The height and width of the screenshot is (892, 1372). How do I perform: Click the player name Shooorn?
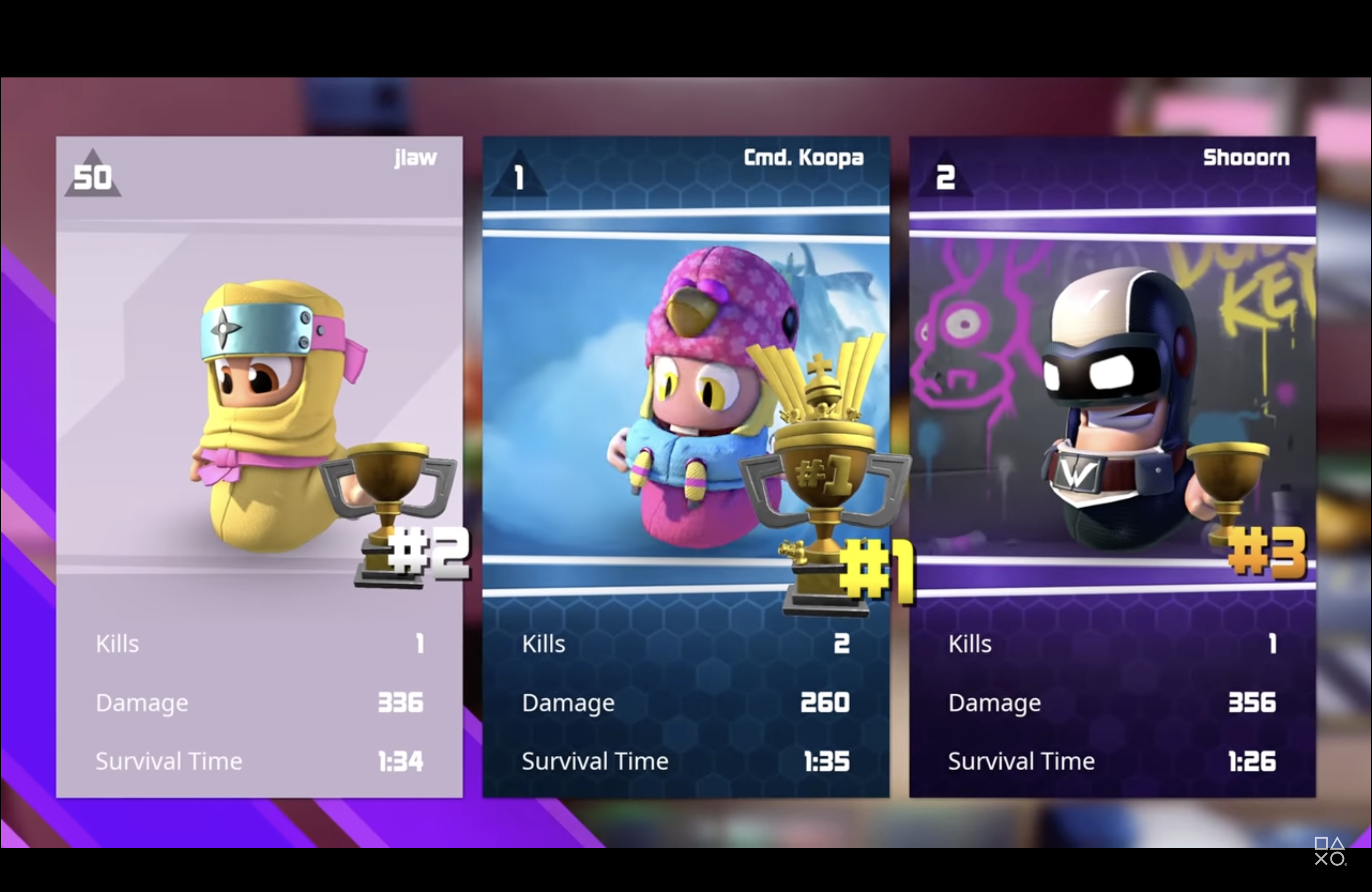coord(1247,157)
